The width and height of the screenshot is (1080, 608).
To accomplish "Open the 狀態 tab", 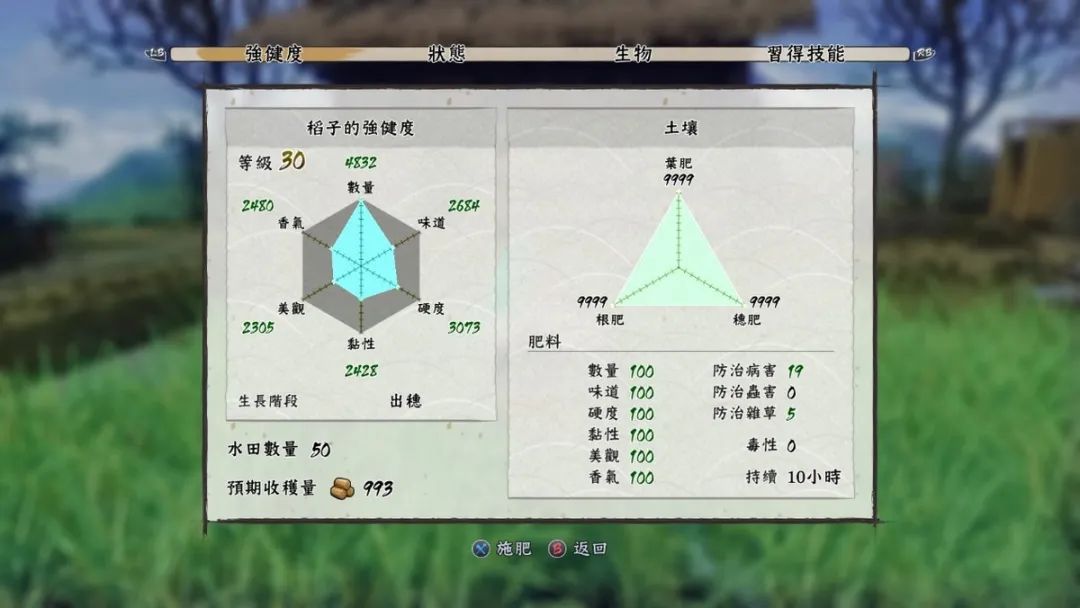I will 446,54.
